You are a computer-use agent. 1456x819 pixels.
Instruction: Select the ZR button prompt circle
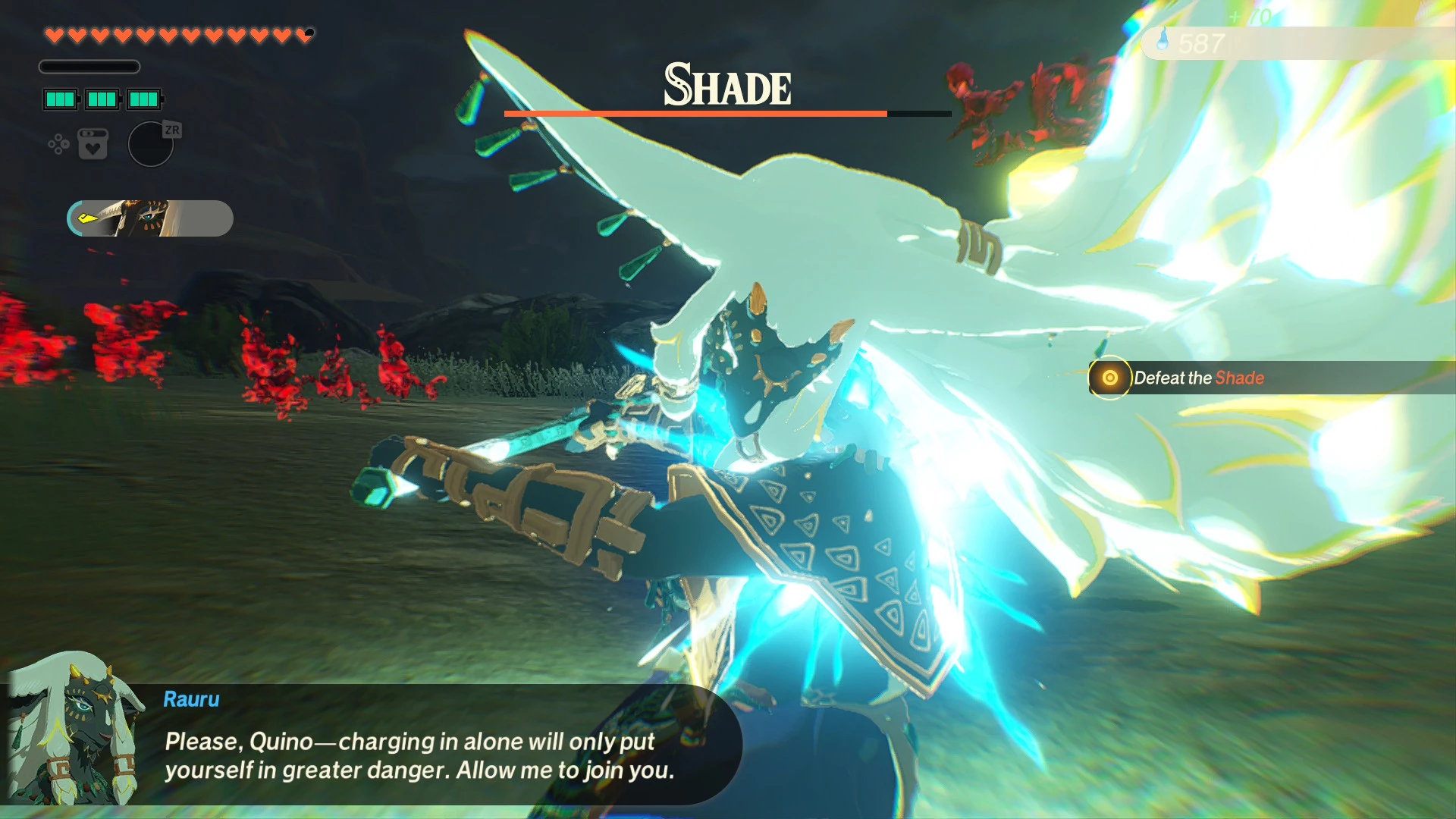tap(151, 144)
